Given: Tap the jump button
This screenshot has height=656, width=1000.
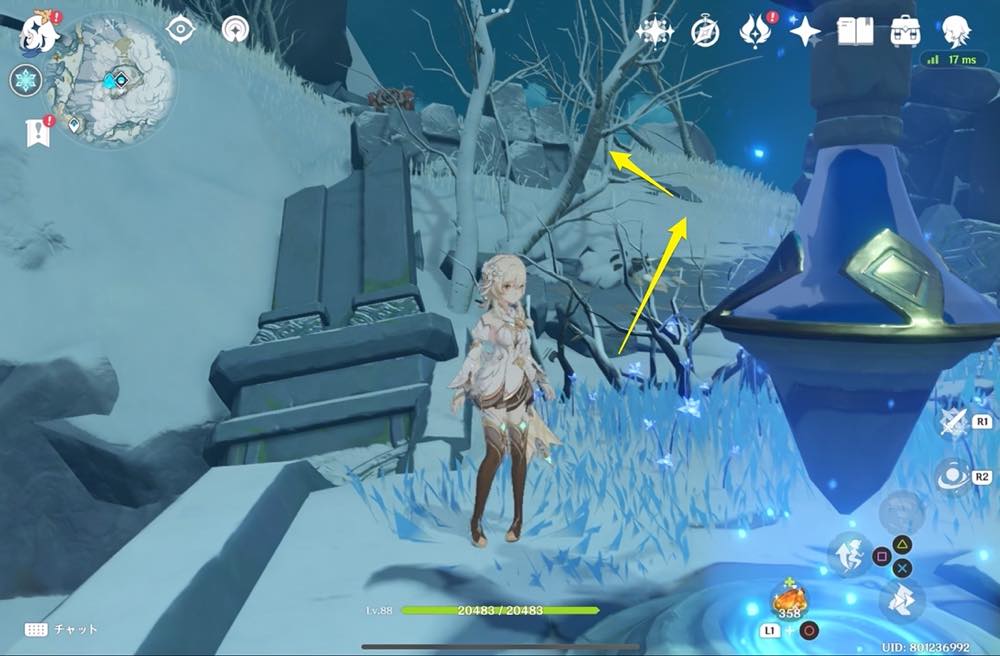Looking at the screenshot, I should click(x=846, y=552).
